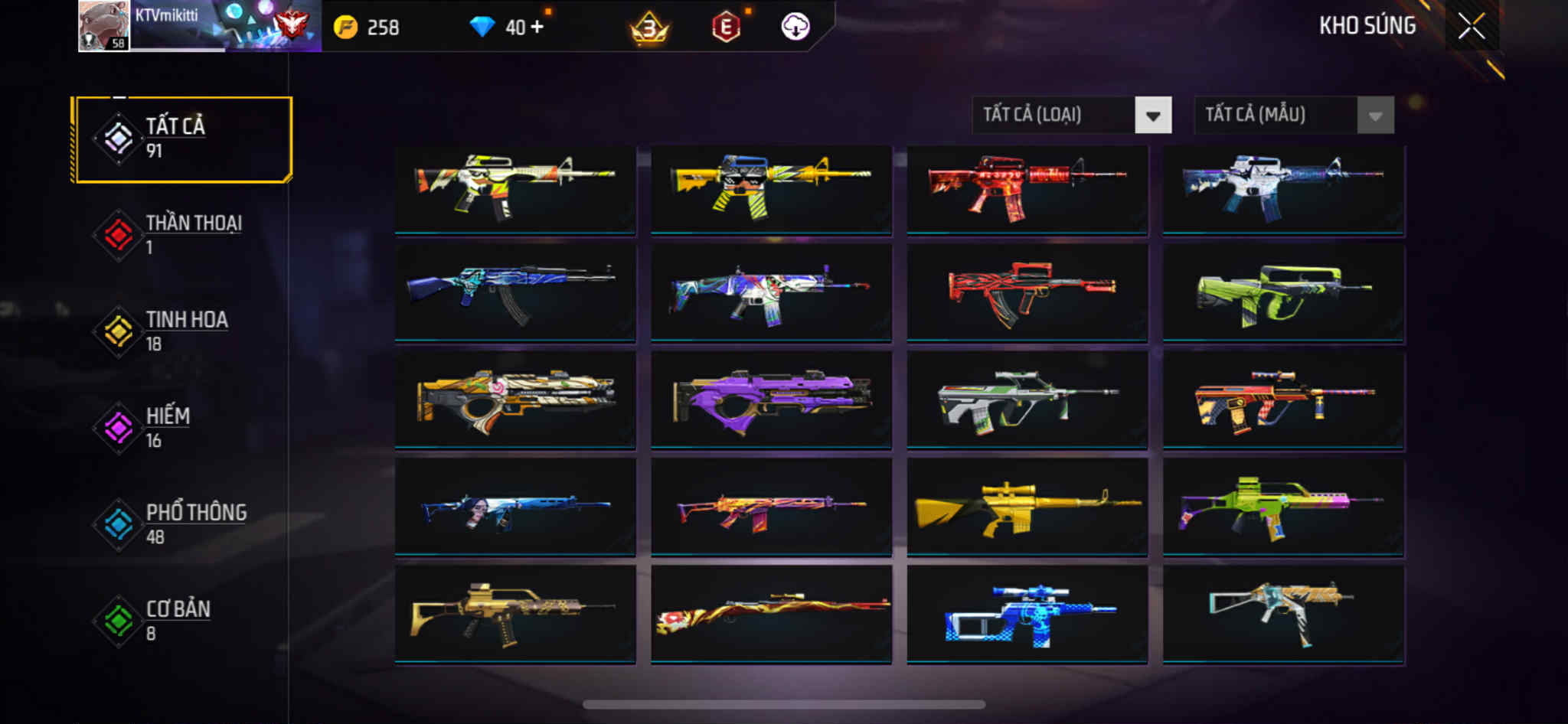
Task: Select the blue skull-pattern sniper skin
Action: coord(1027,614)
